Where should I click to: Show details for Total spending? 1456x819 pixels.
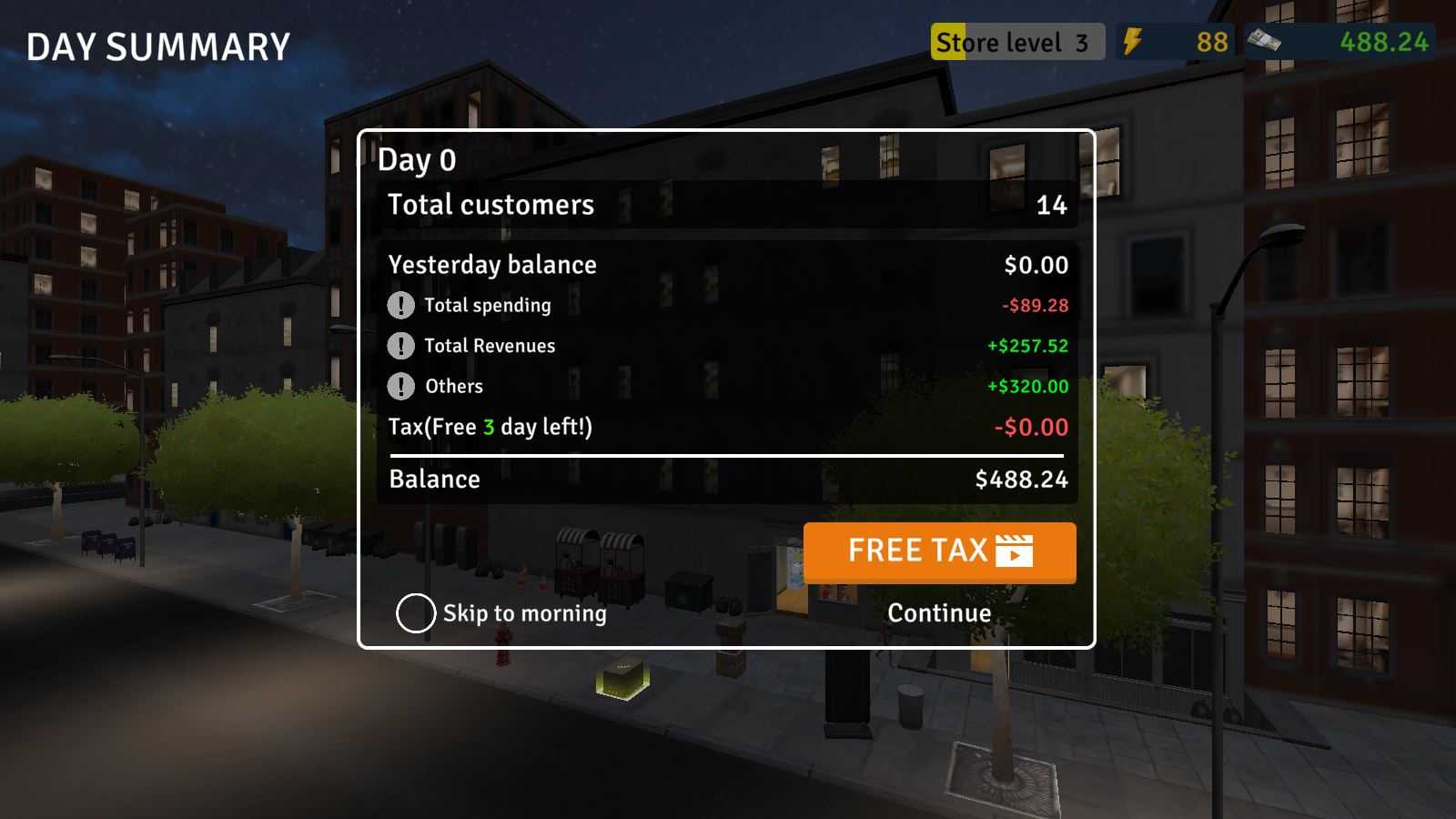pyautogui.click(x=400, y=306)
